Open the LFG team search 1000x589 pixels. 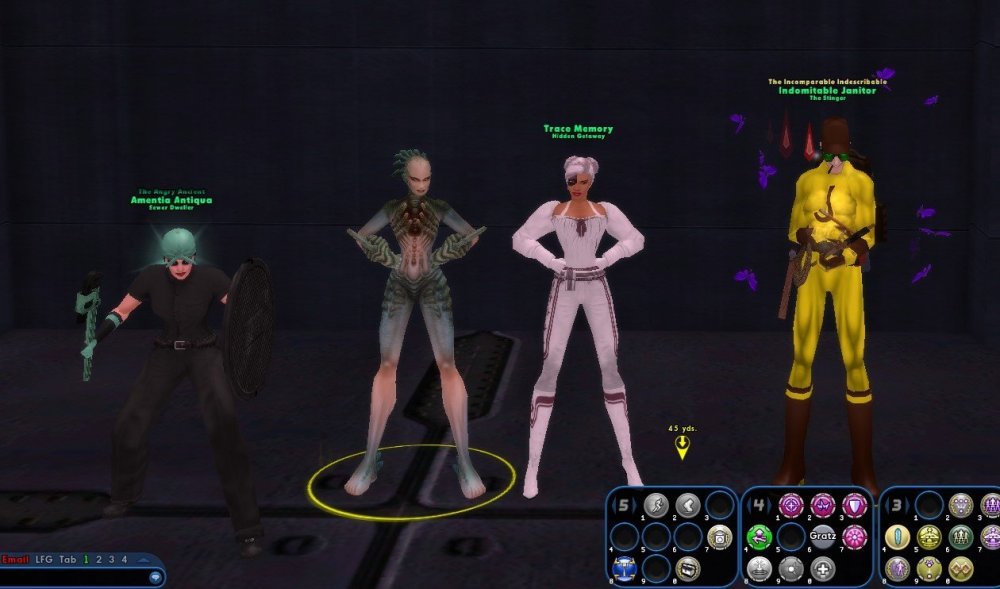tap(43, 559)
